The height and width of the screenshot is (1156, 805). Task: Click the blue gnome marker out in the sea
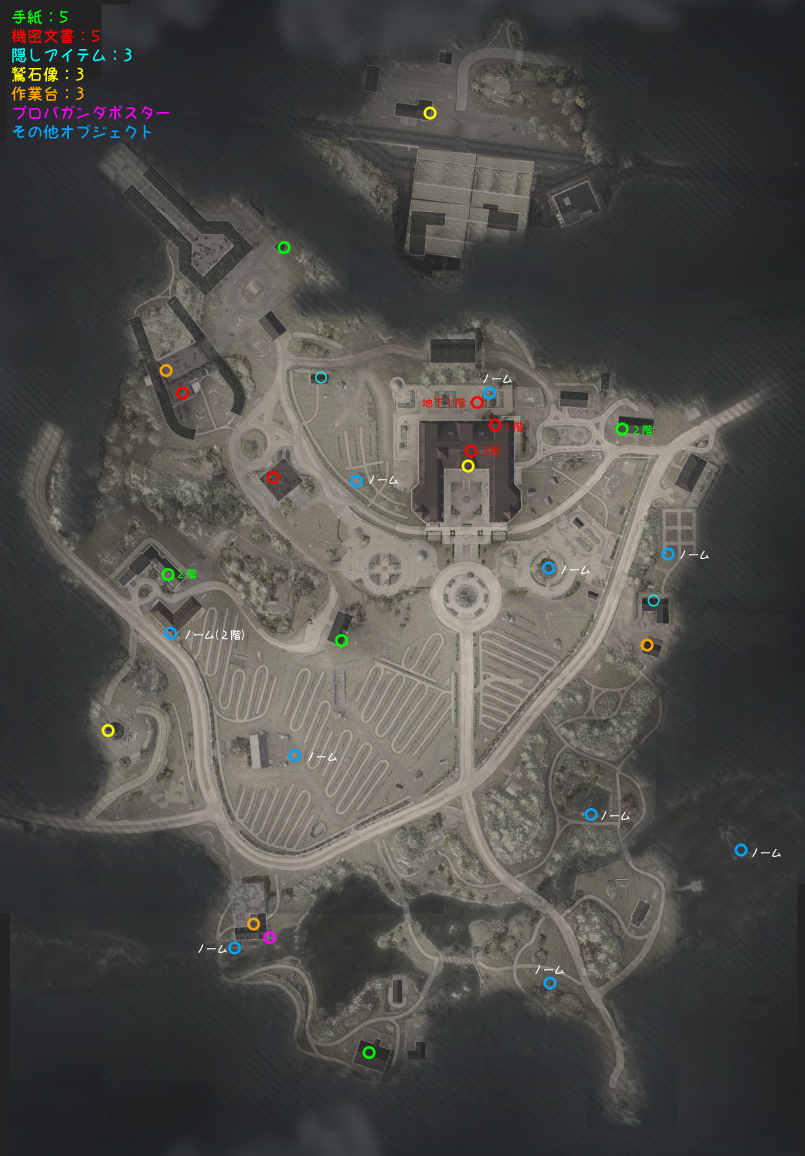[x=741, y=850]
